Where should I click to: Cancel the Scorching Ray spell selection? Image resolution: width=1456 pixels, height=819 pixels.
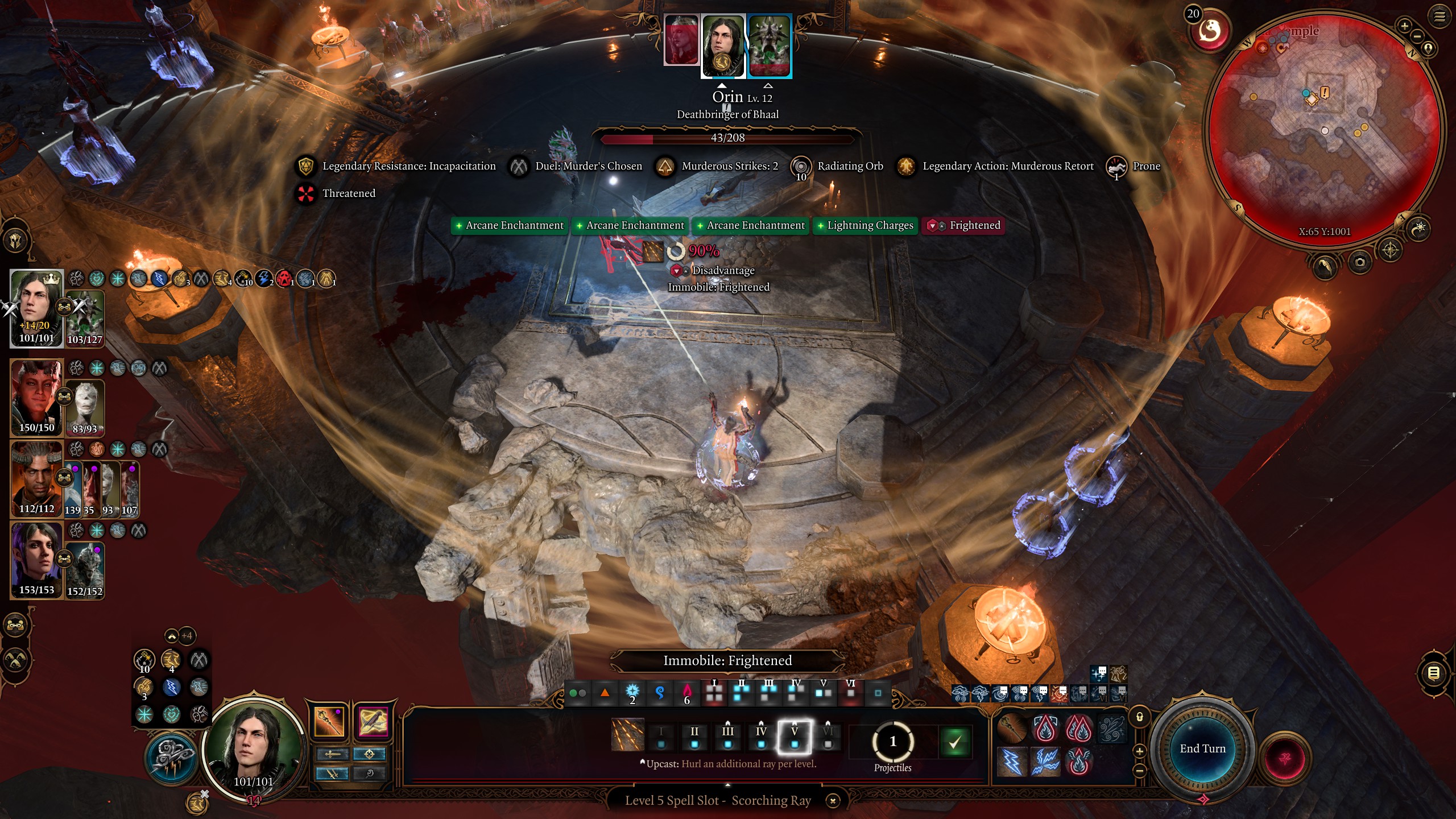pyautogui.click(x=833, y=801)
